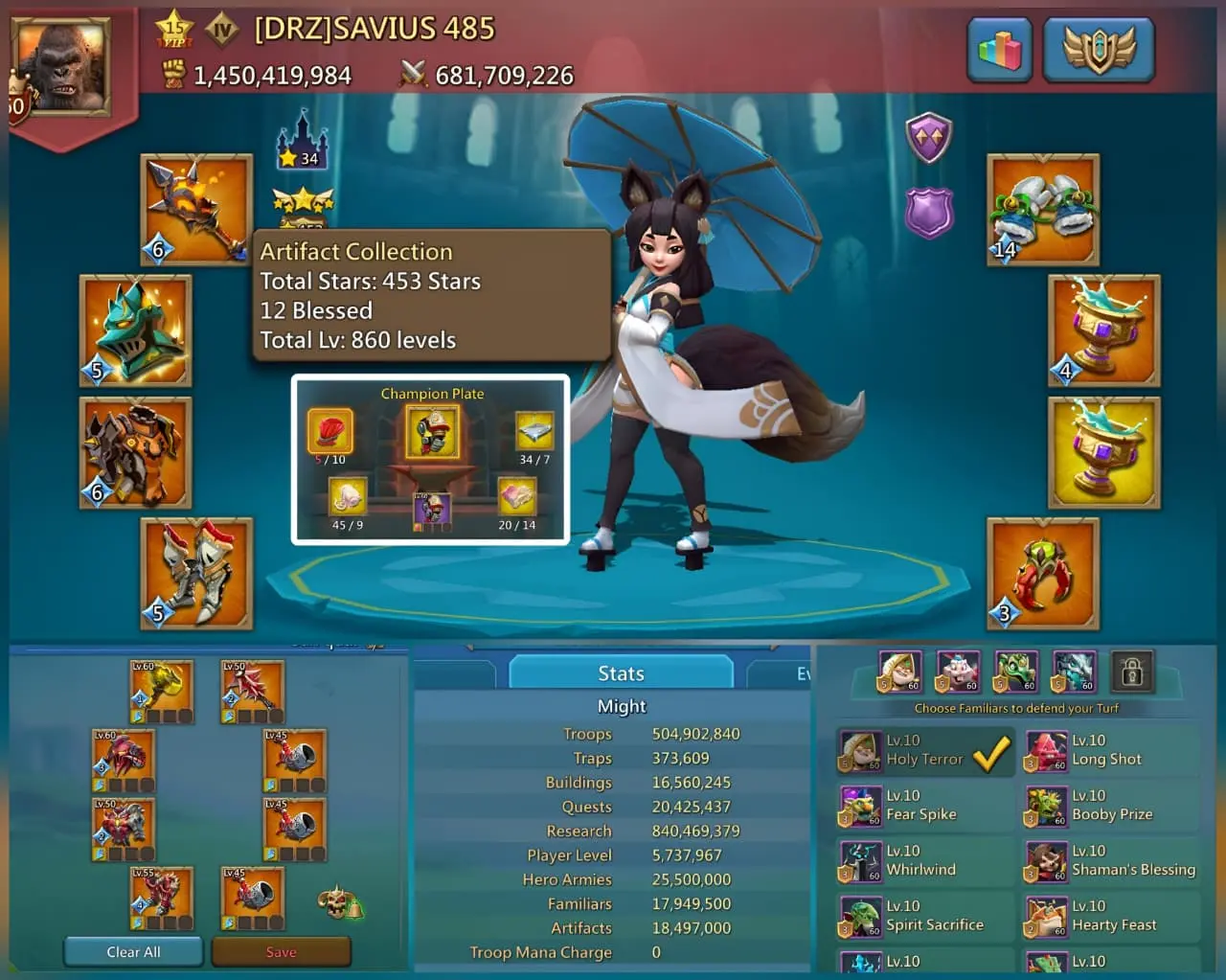The height and width of the screenshot is (980, 1226).
Task: Select the winged boots accessory slot
Action: [x=1043, y=209]
